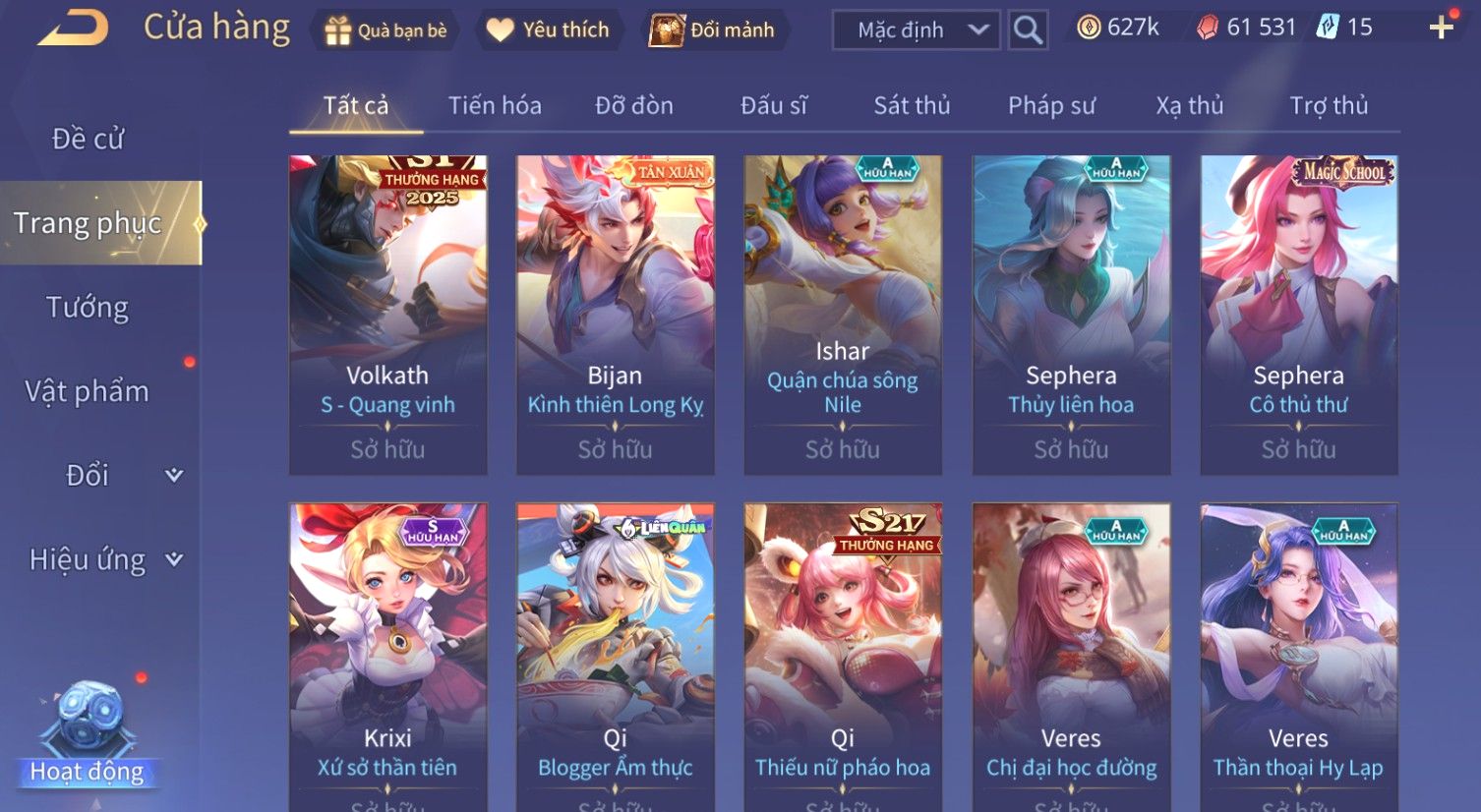This screenshot has width=1481, height=812.
Task: Open the Yêu thích favorites list
Action: (549, 30)
